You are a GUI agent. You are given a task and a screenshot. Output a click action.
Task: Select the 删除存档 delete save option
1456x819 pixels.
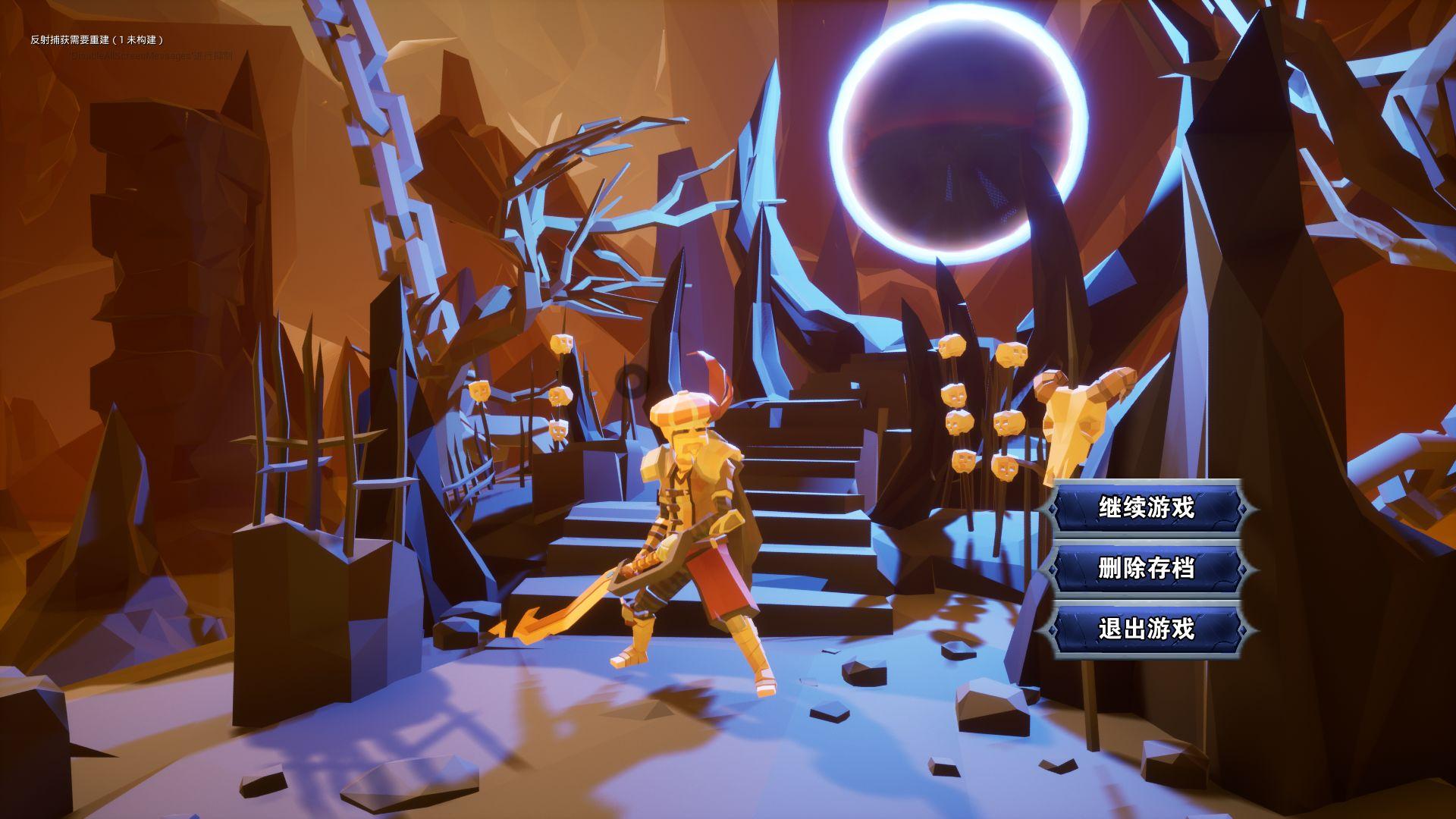pyautogui.click(x=1147, y=568)
